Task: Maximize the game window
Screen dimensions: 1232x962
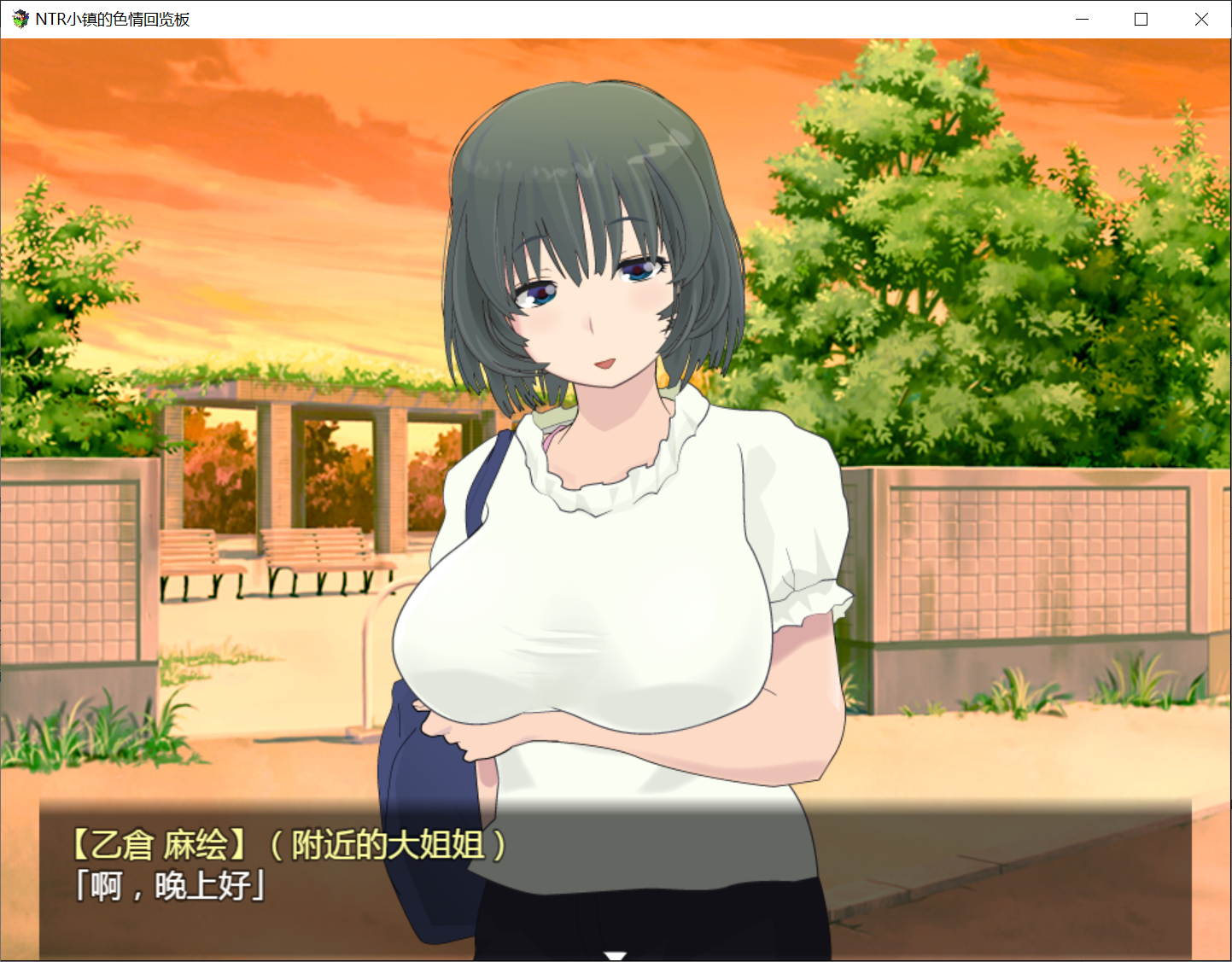Action: [1140, 18]
